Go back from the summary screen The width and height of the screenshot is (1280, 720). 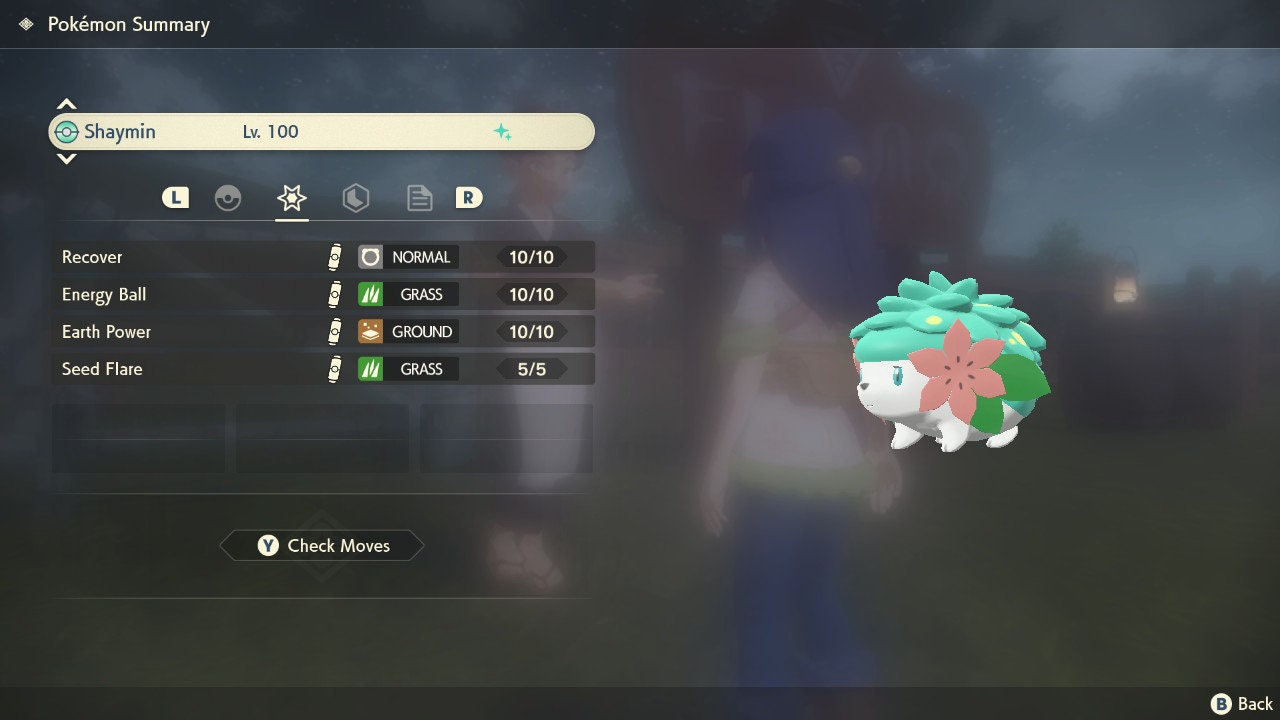pos(1242,704)
